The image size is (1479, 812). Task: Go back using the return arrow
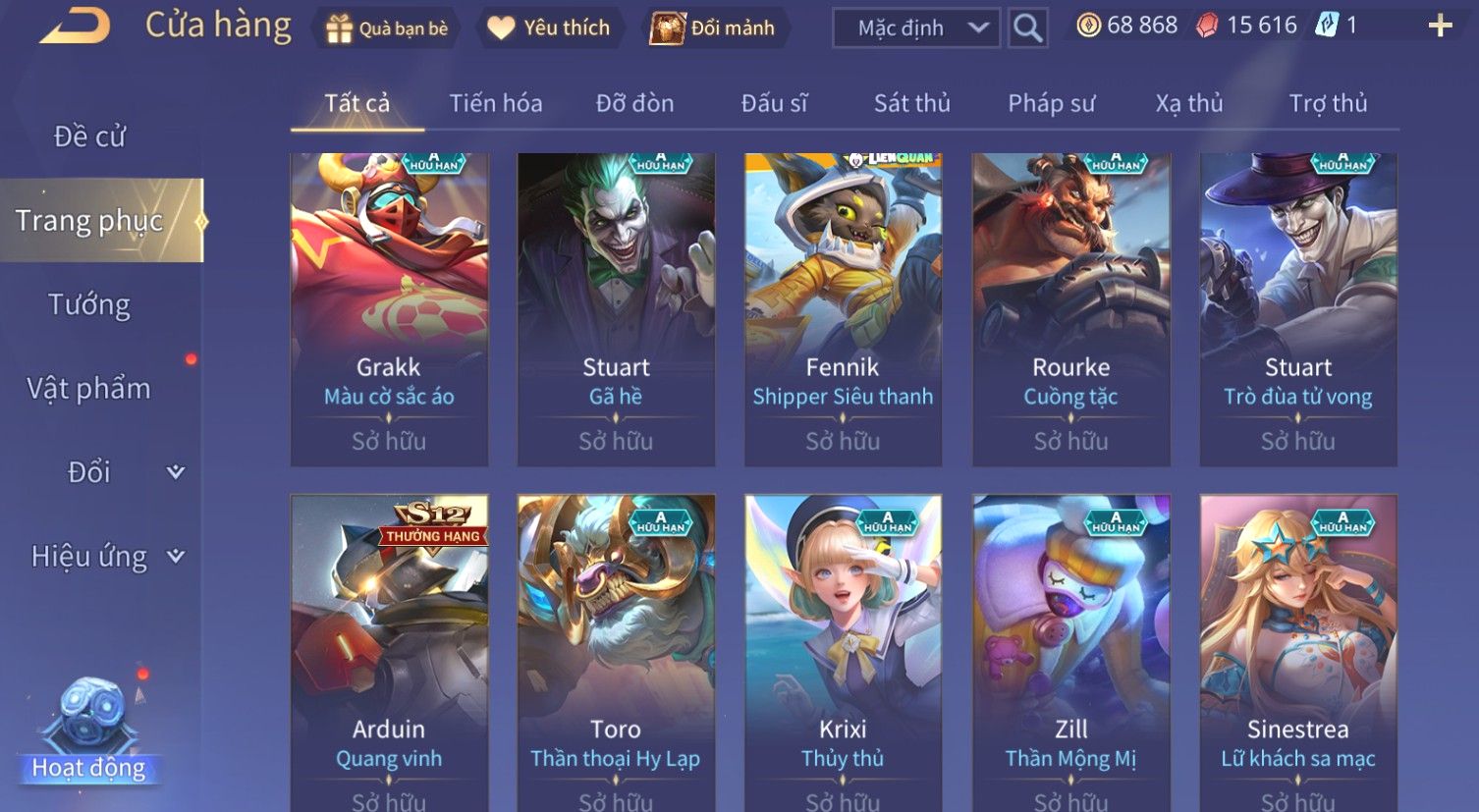click(76, 27)
